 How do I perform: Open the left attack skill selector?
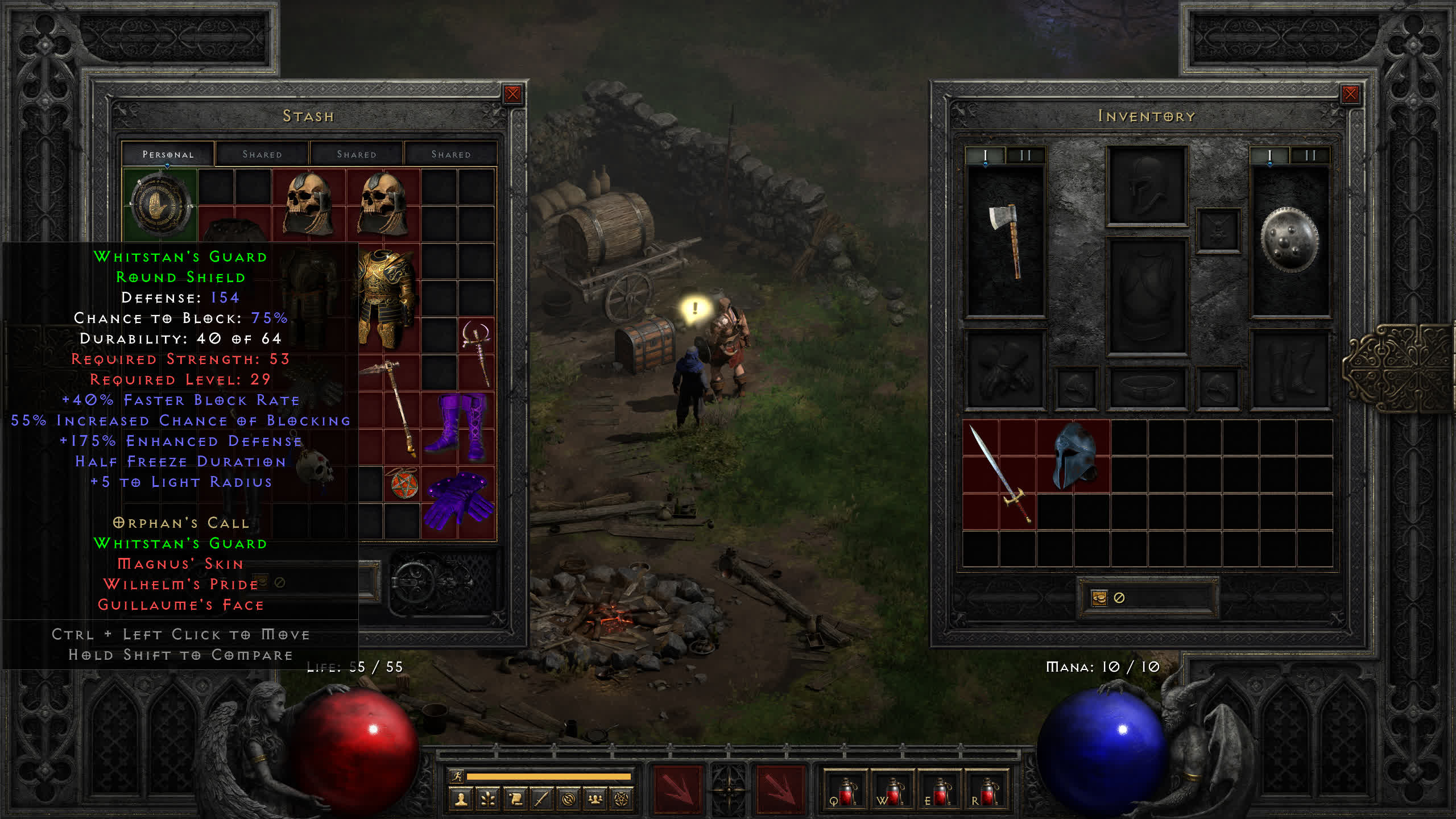[678, 789]
